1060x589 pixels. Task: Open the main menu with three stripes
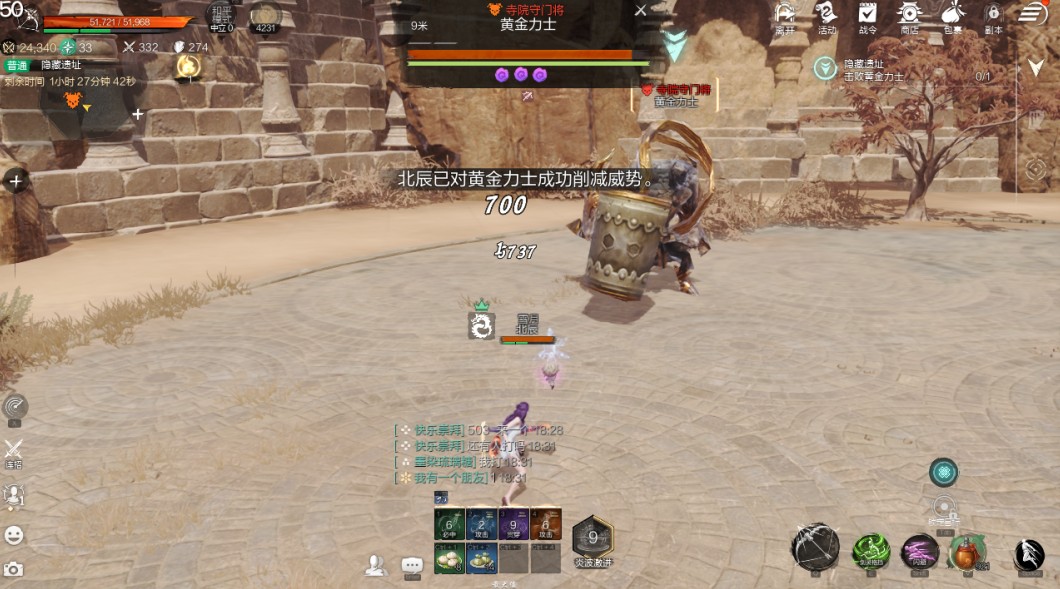1032,13
